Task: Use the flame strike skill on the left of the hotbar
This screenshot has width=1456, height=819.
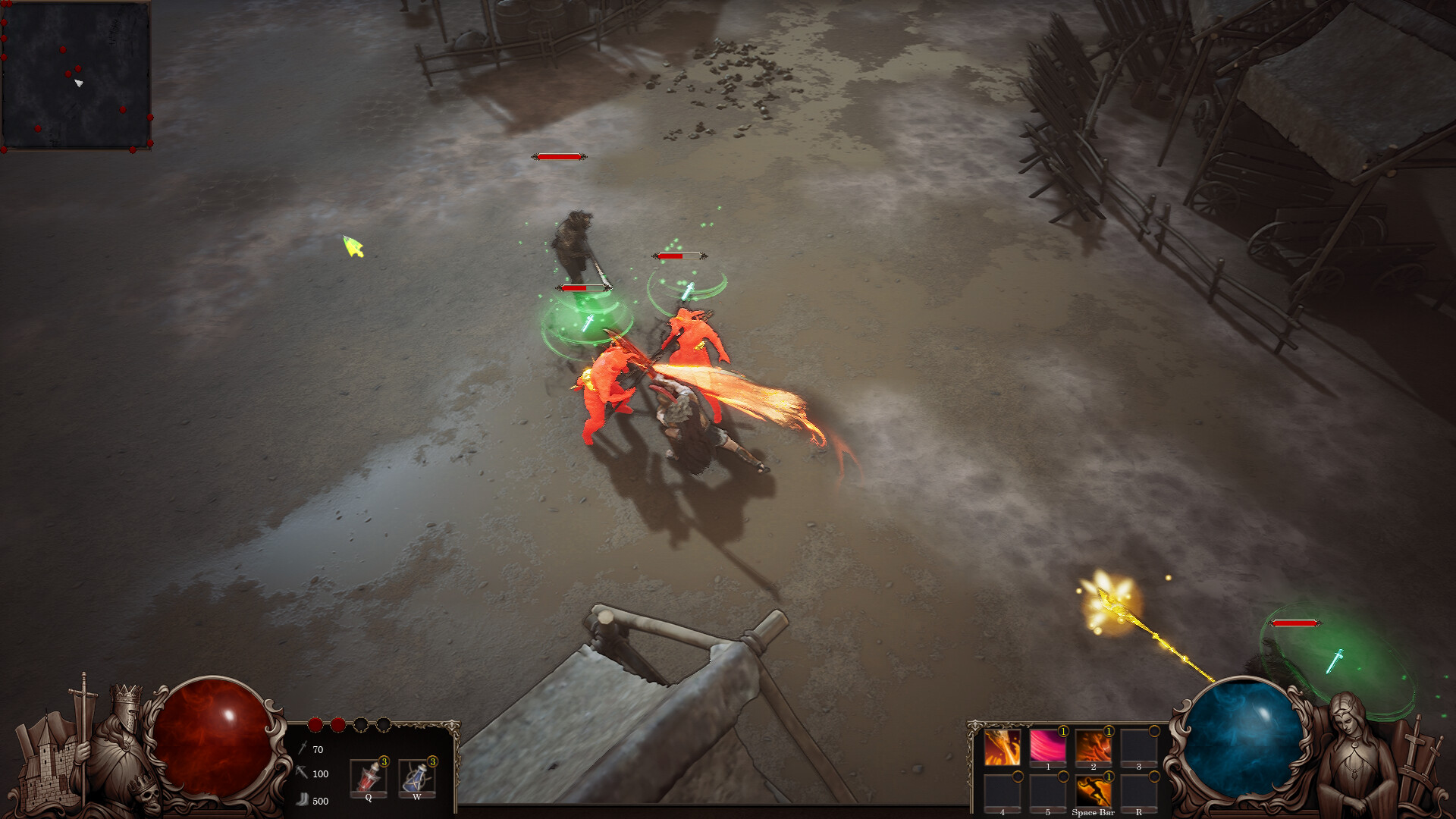Action: tap(1002, 748)
